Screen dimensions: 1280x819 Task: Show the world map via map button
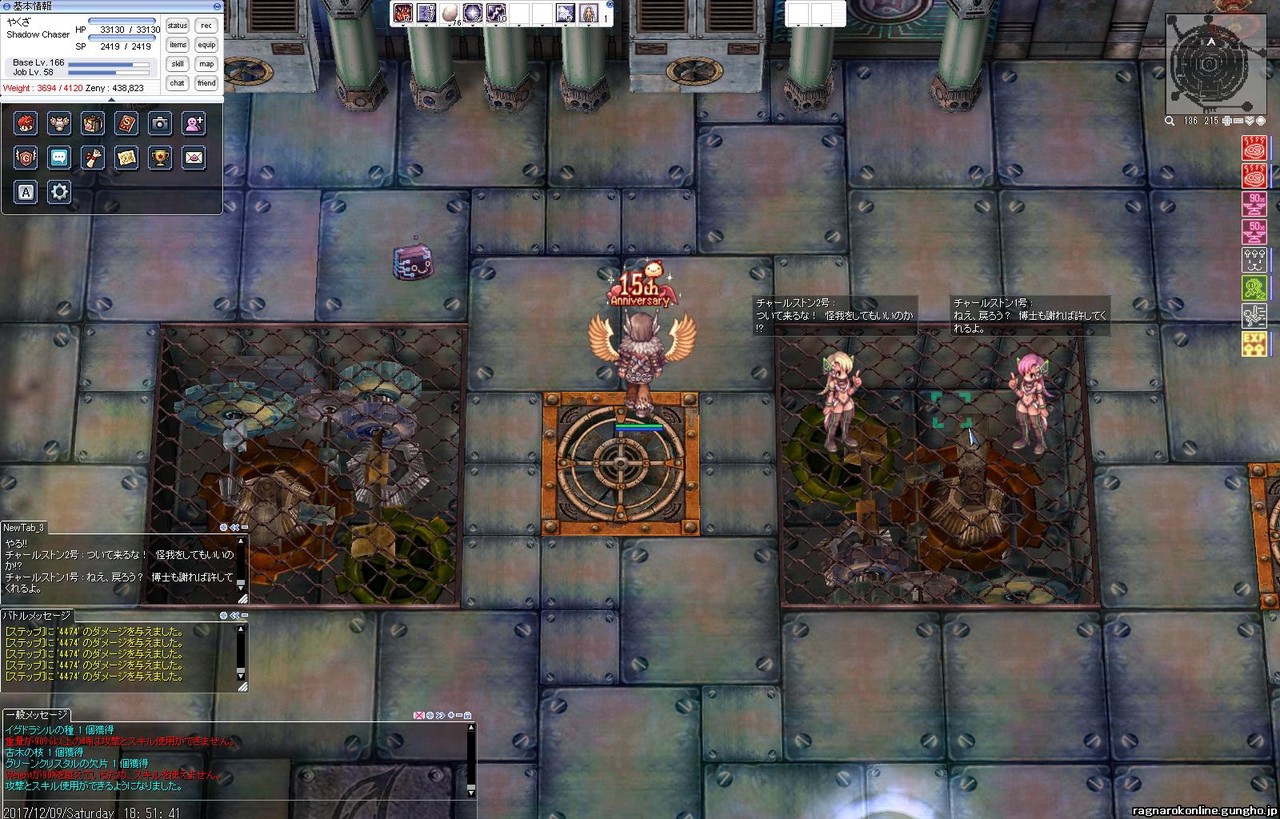coord(206,64)
